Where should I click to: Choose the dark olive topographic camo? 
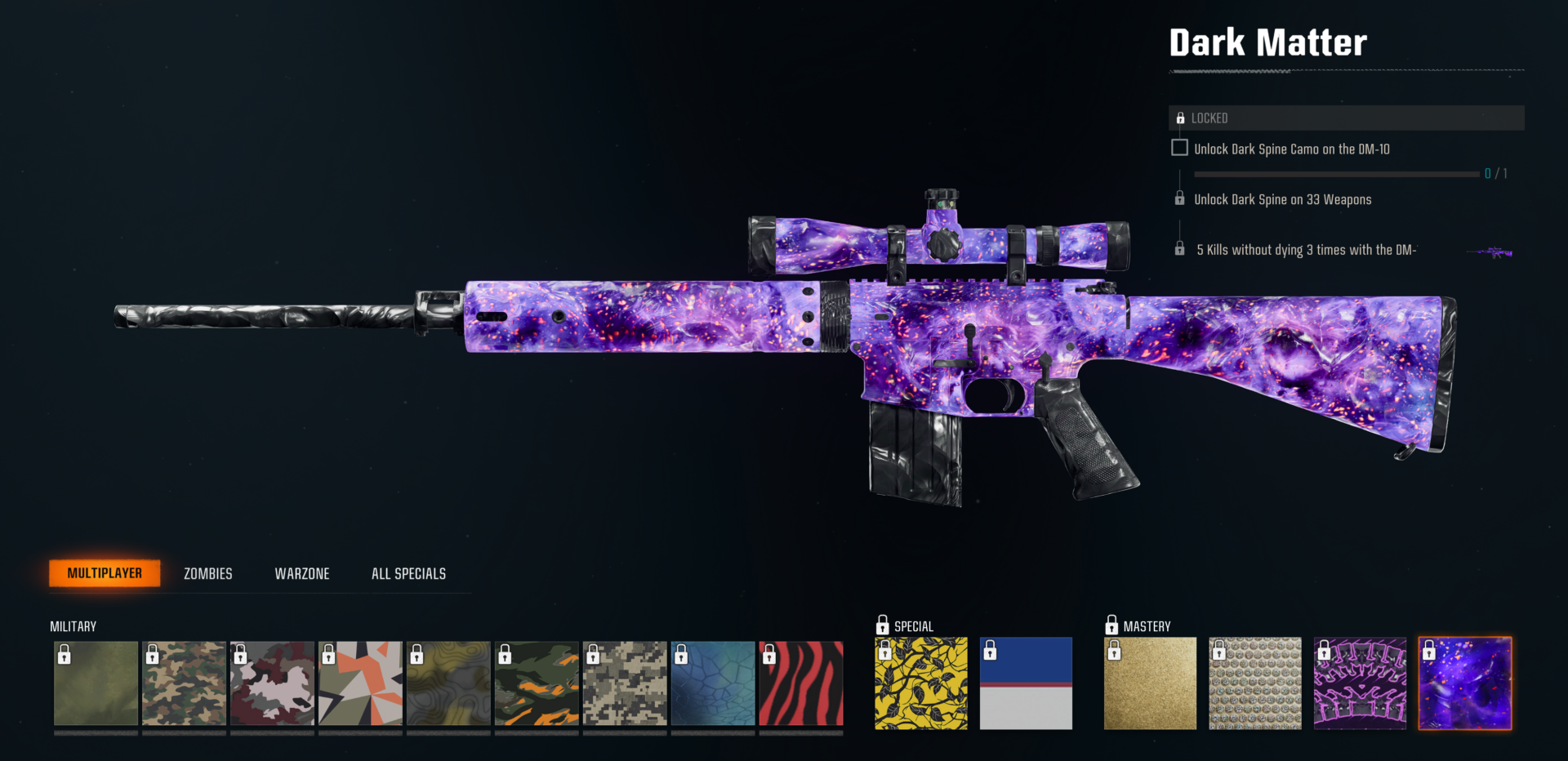(x=449, y=683)
